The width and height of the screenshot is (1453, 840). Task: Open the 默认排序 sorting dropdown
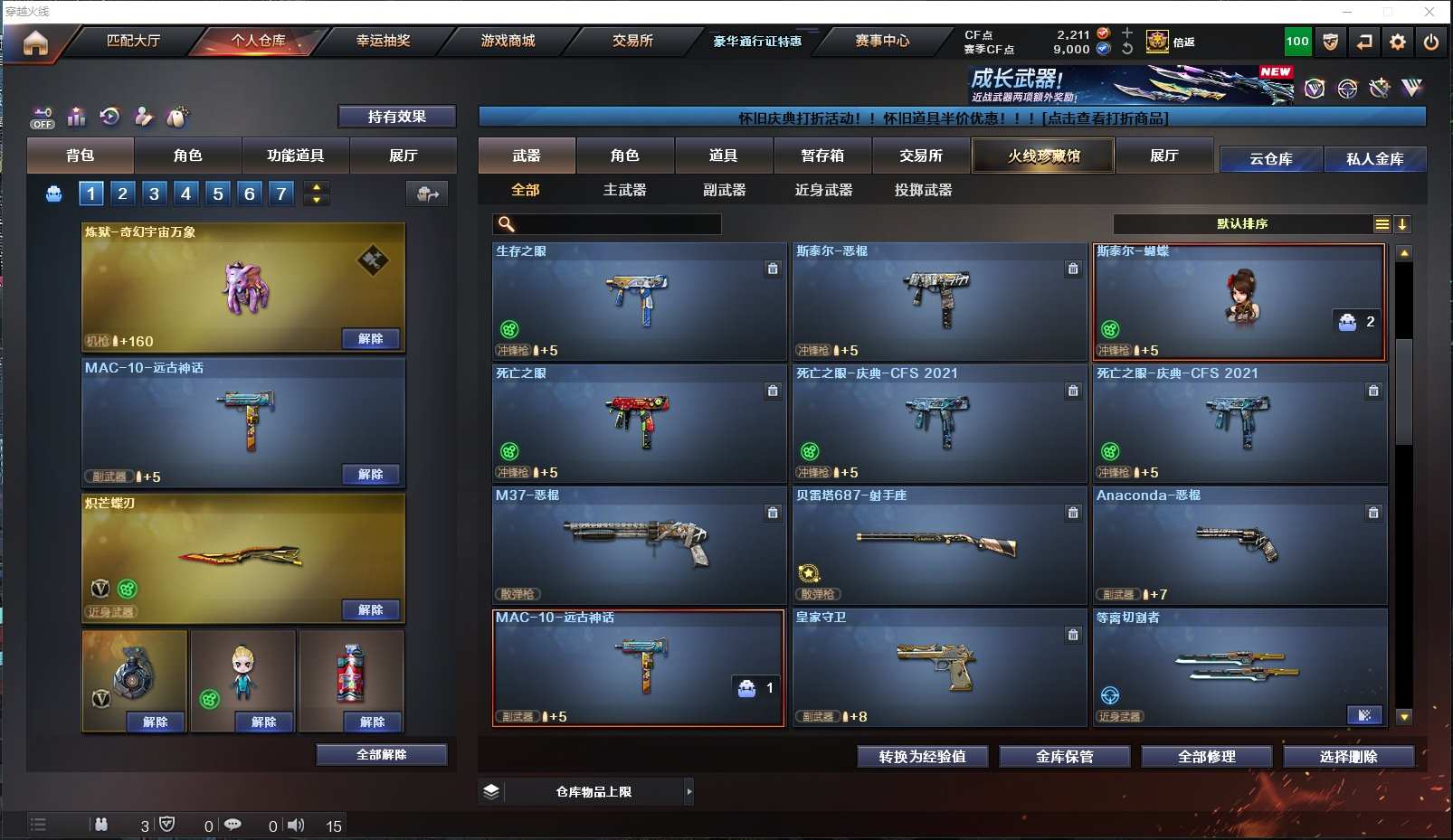(x=1242, y=224)
